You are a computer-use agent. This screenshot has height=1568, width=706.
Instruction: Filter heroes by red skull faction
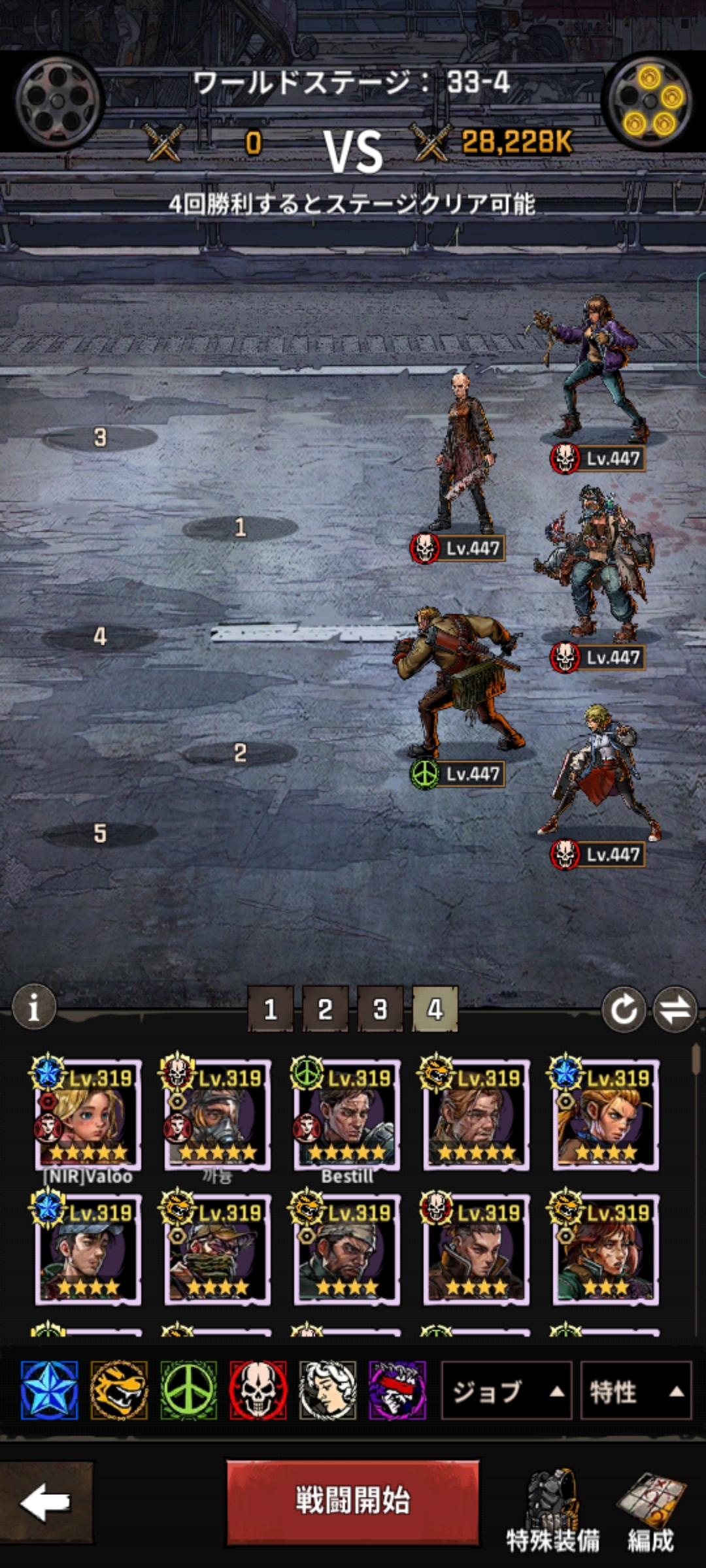point(258,1390)
